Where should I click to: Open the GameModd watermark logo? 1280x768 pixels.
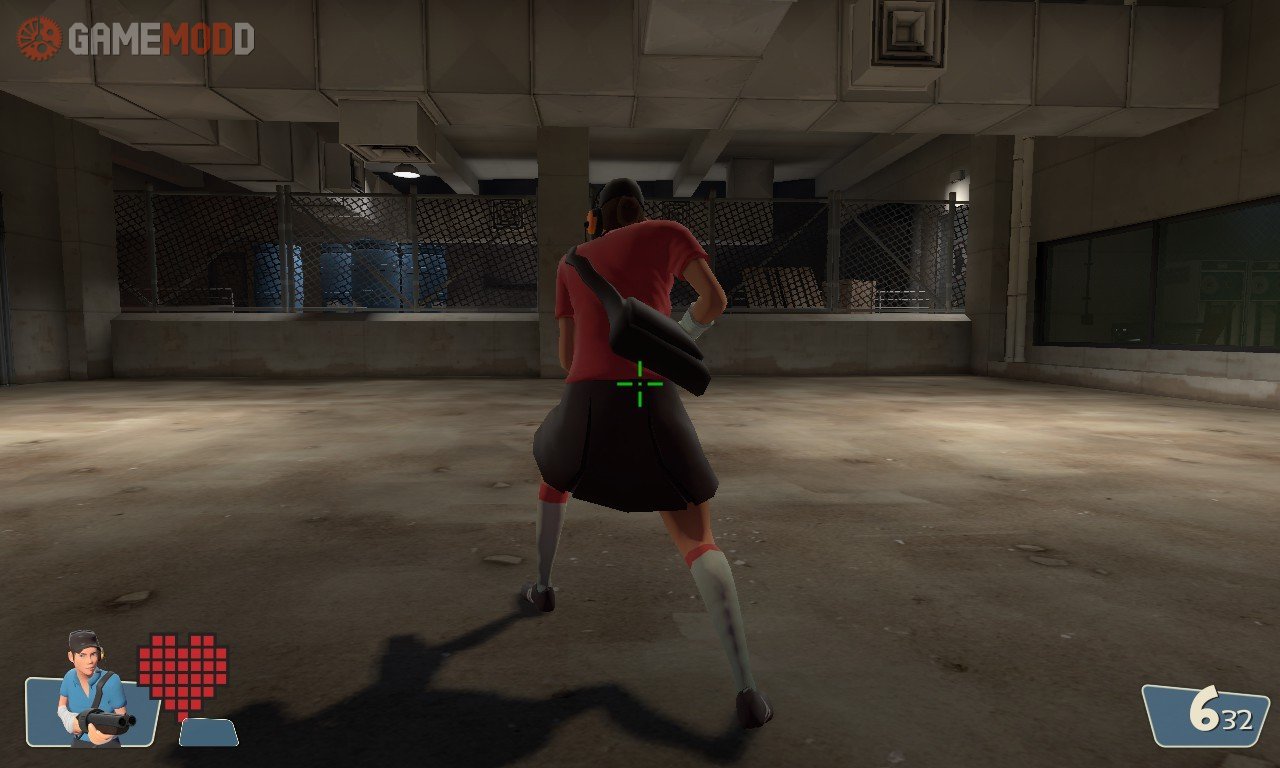click(135, 38)
